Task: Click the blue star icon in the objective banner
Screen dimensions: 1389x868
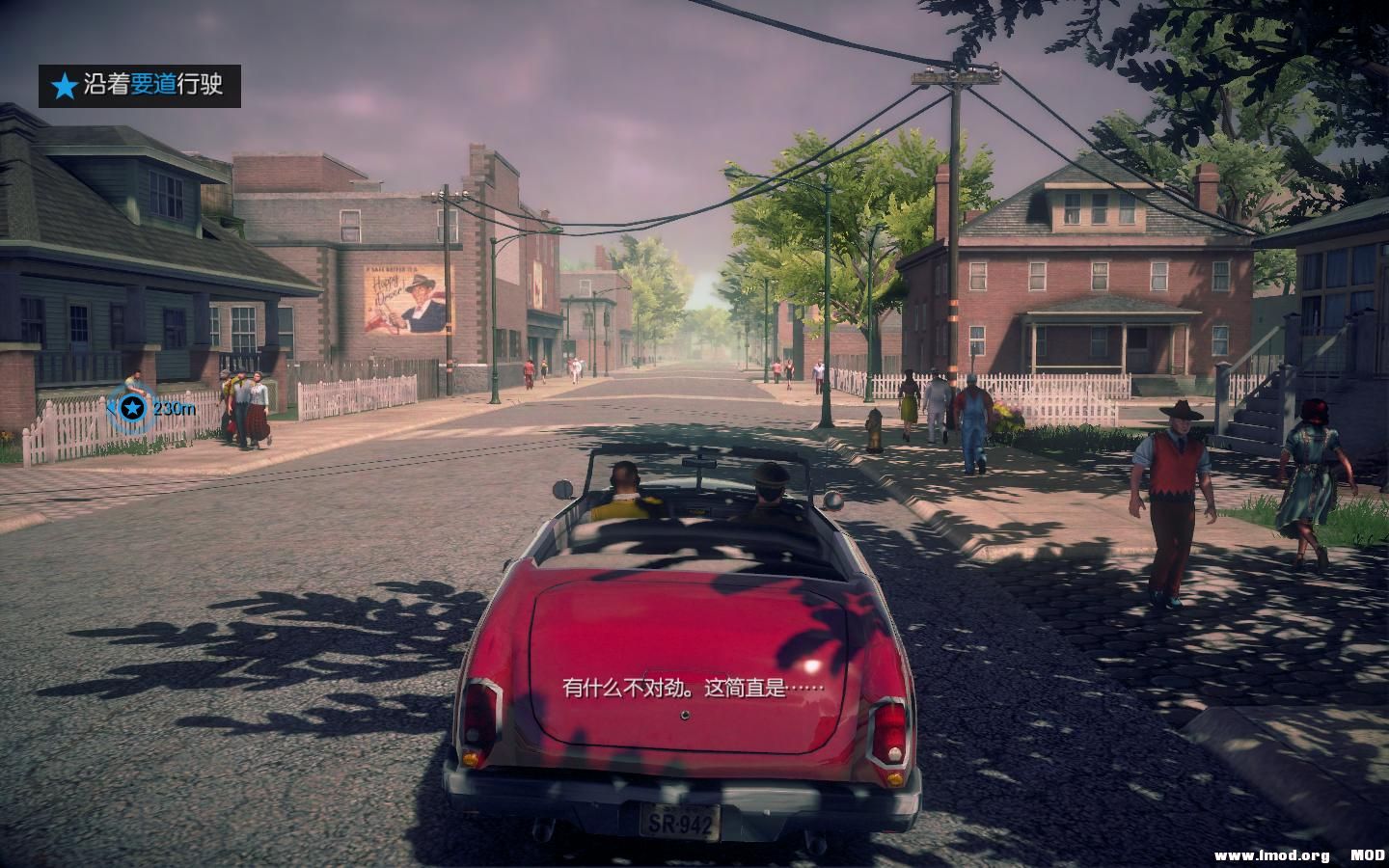Action: tap(64, 86)
